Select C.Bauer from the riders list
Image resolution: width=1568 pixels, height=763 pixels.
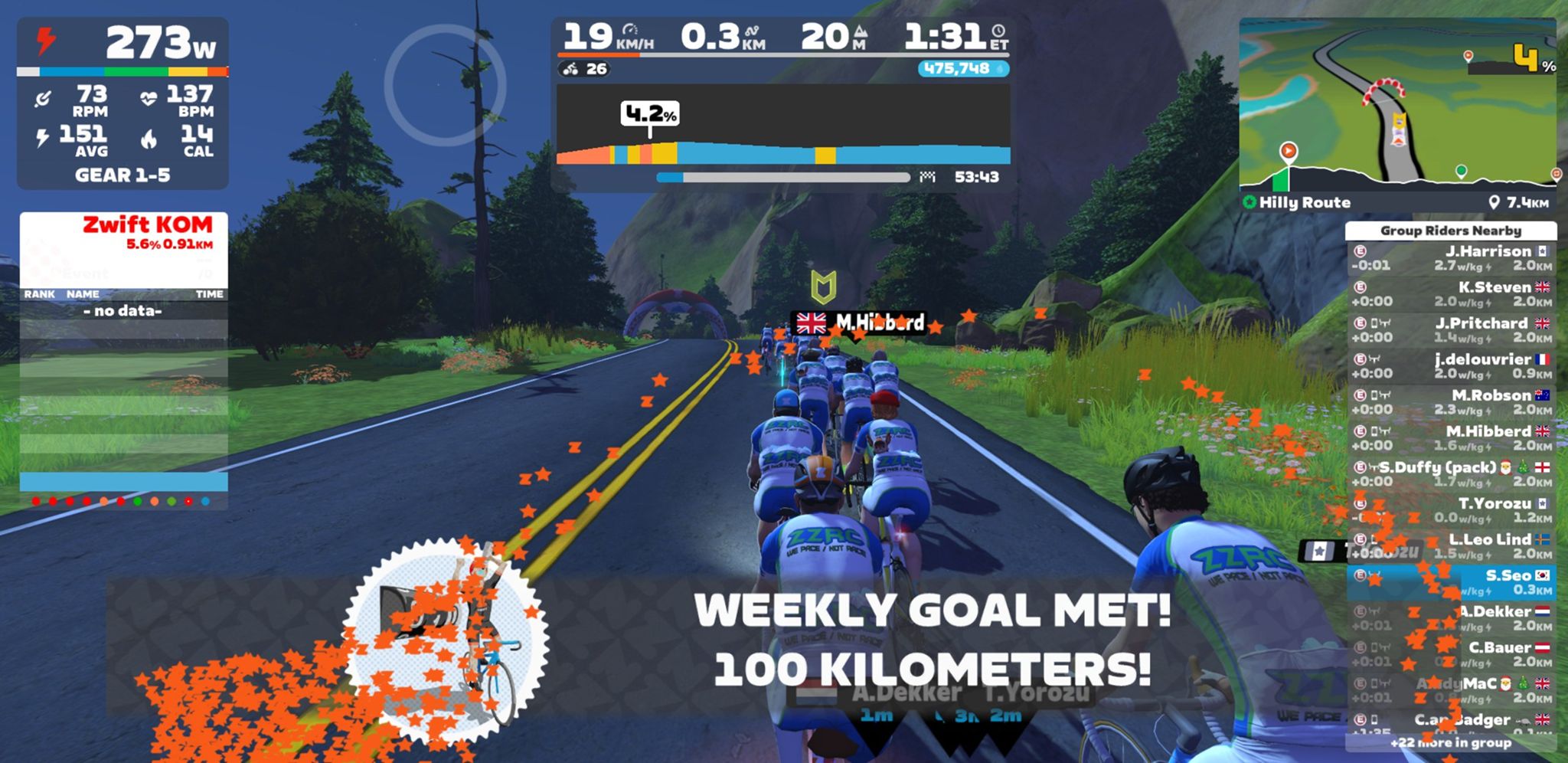tap(1451, 654)
